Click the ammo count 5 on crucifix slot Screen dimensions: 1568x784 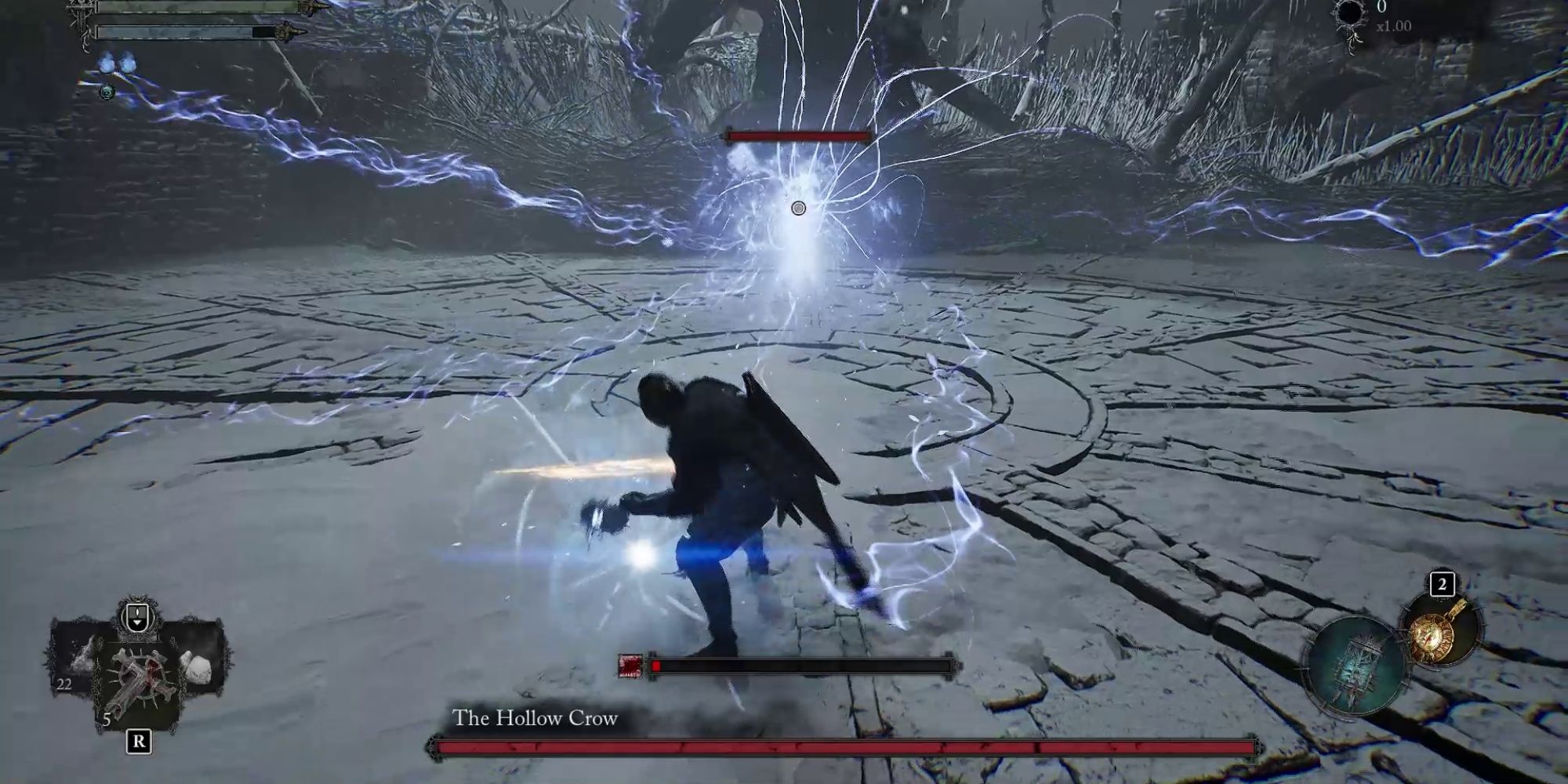coord(107,719)
